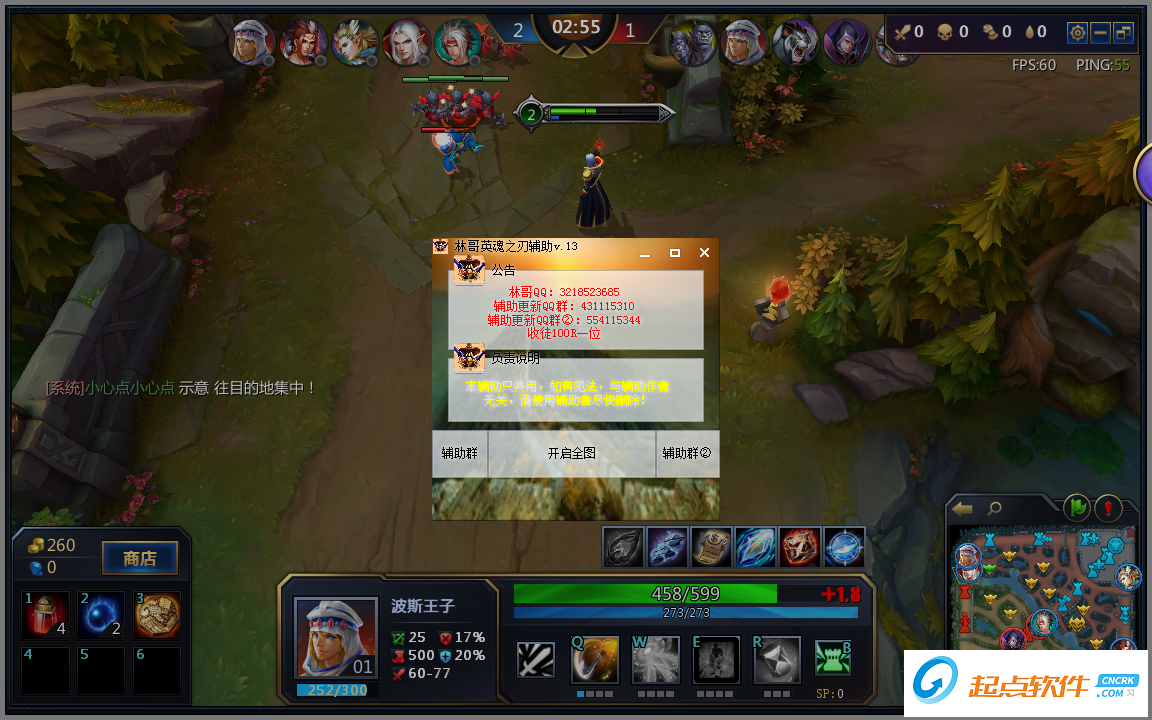Activate the R ultimate ability

click(777, 660)
